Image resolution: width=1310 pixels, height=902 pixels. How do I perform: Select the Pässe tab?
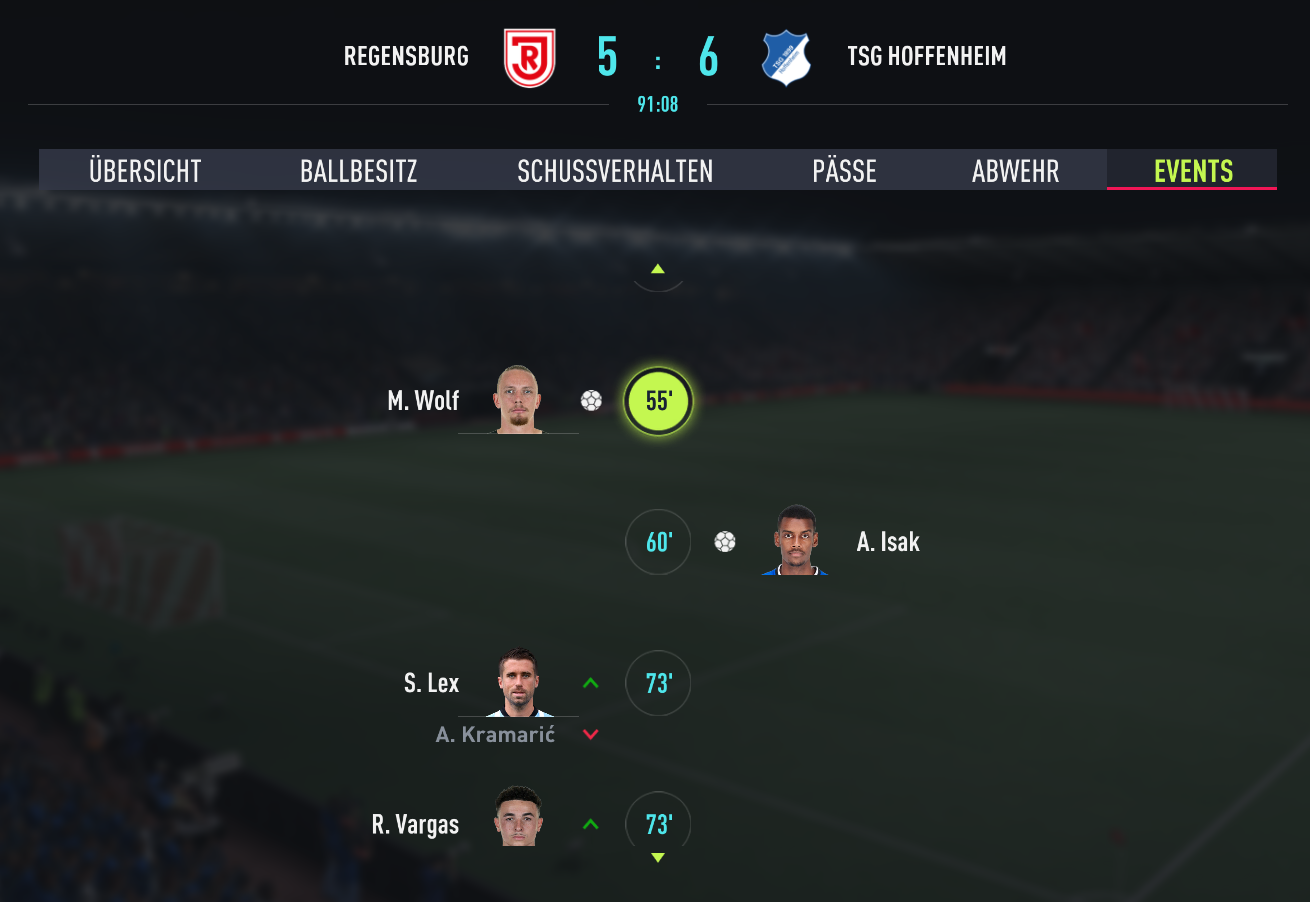click(844, 171)
